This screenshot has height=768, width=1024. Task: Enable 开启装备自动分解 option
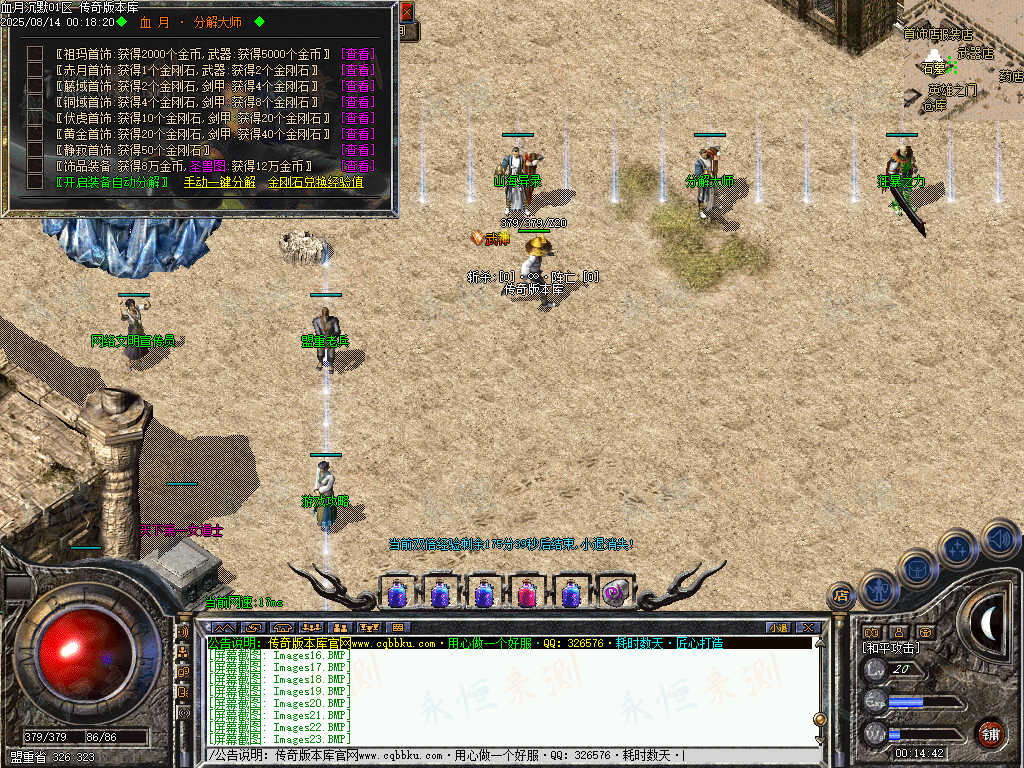pyautogui.click(x=112, y=183)
